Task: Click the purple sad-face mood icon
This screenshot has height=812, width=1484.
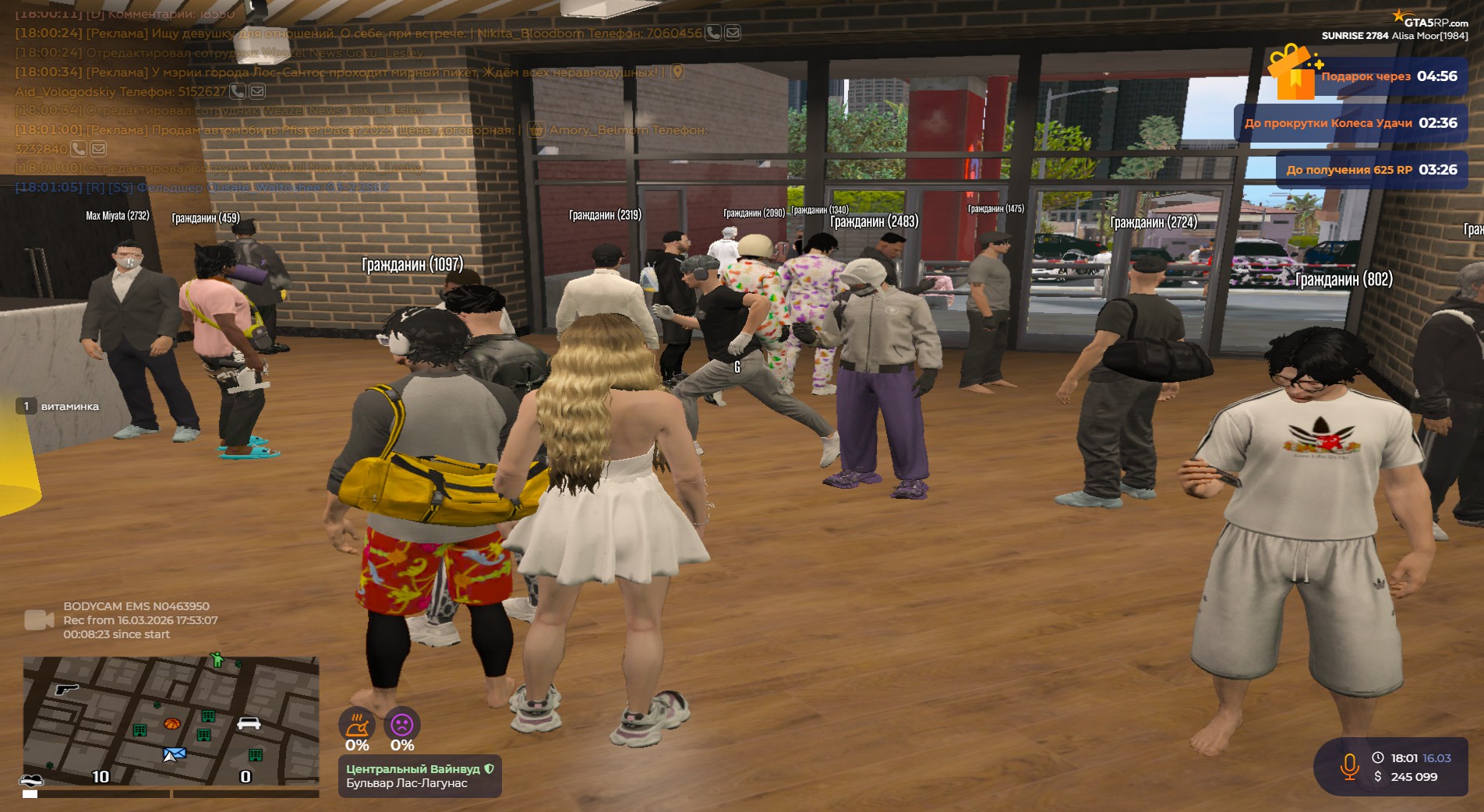Action: 402,725
